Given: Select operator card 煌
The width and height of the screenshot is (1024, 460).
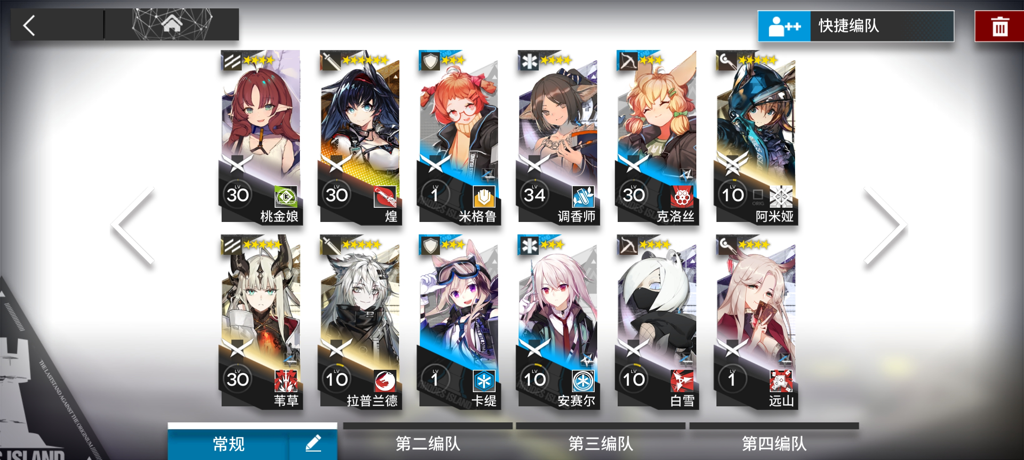Looking at the screenshot, I should coord(359,138).
